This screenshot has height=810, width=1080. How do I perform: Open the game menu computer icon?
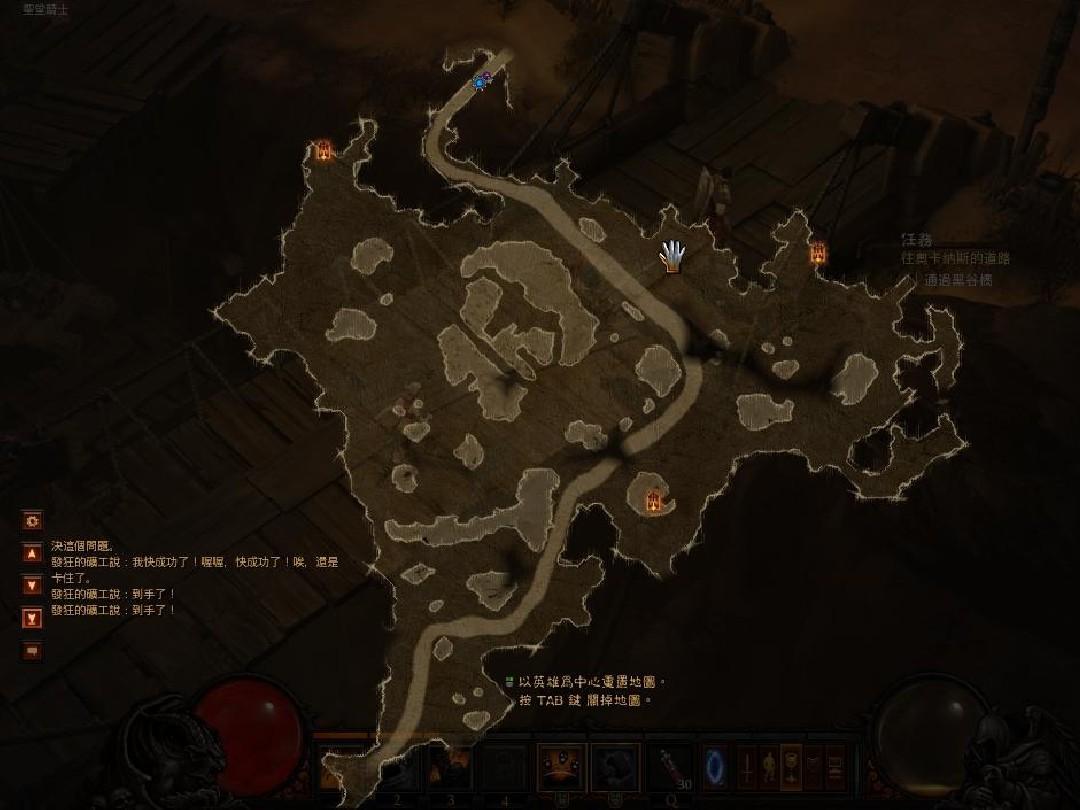point(834,768)
